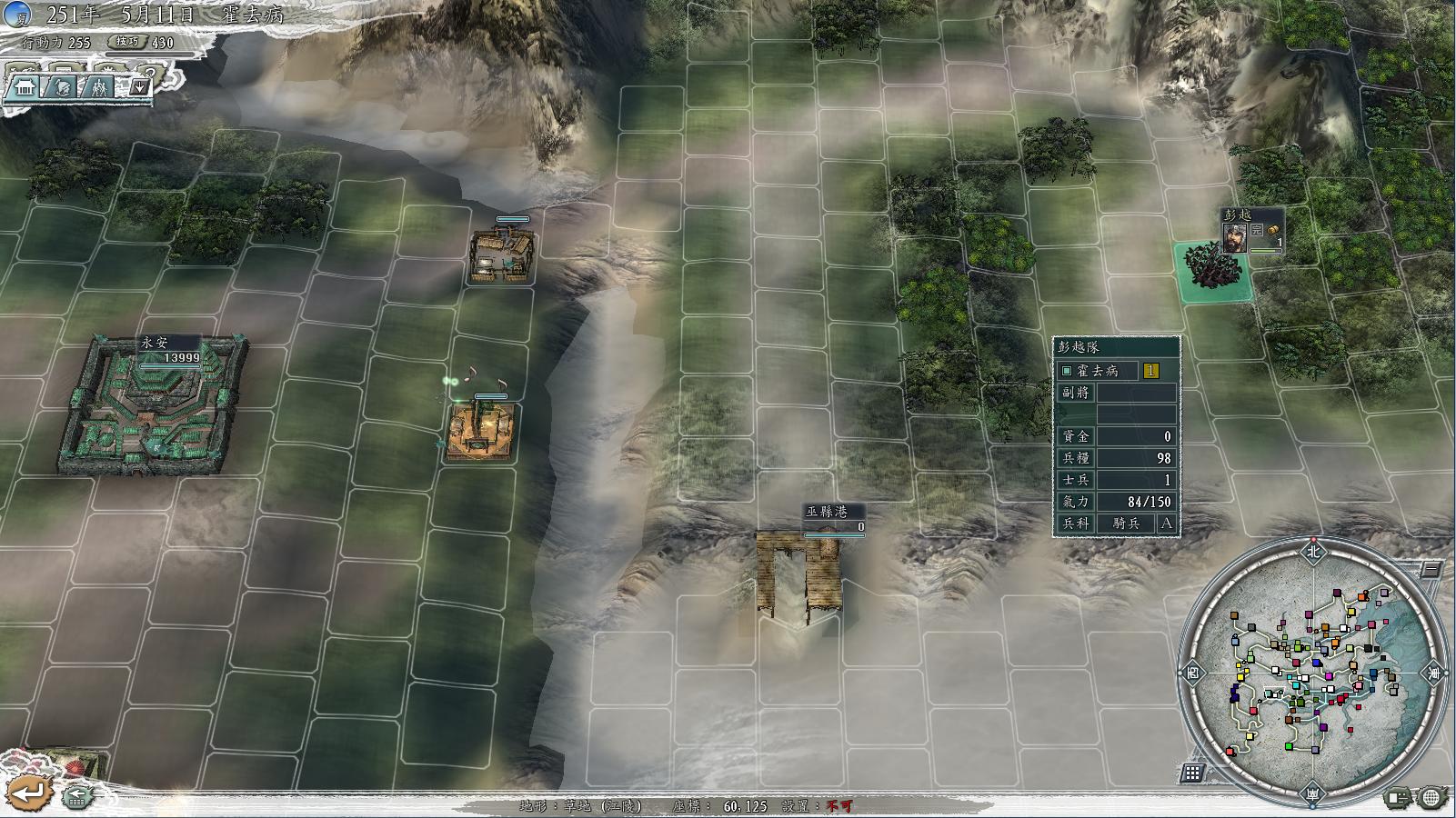Open the building tab with pagoda icon
The height and width of the screenshot is (818, 1456).
(x=25, y=86)
